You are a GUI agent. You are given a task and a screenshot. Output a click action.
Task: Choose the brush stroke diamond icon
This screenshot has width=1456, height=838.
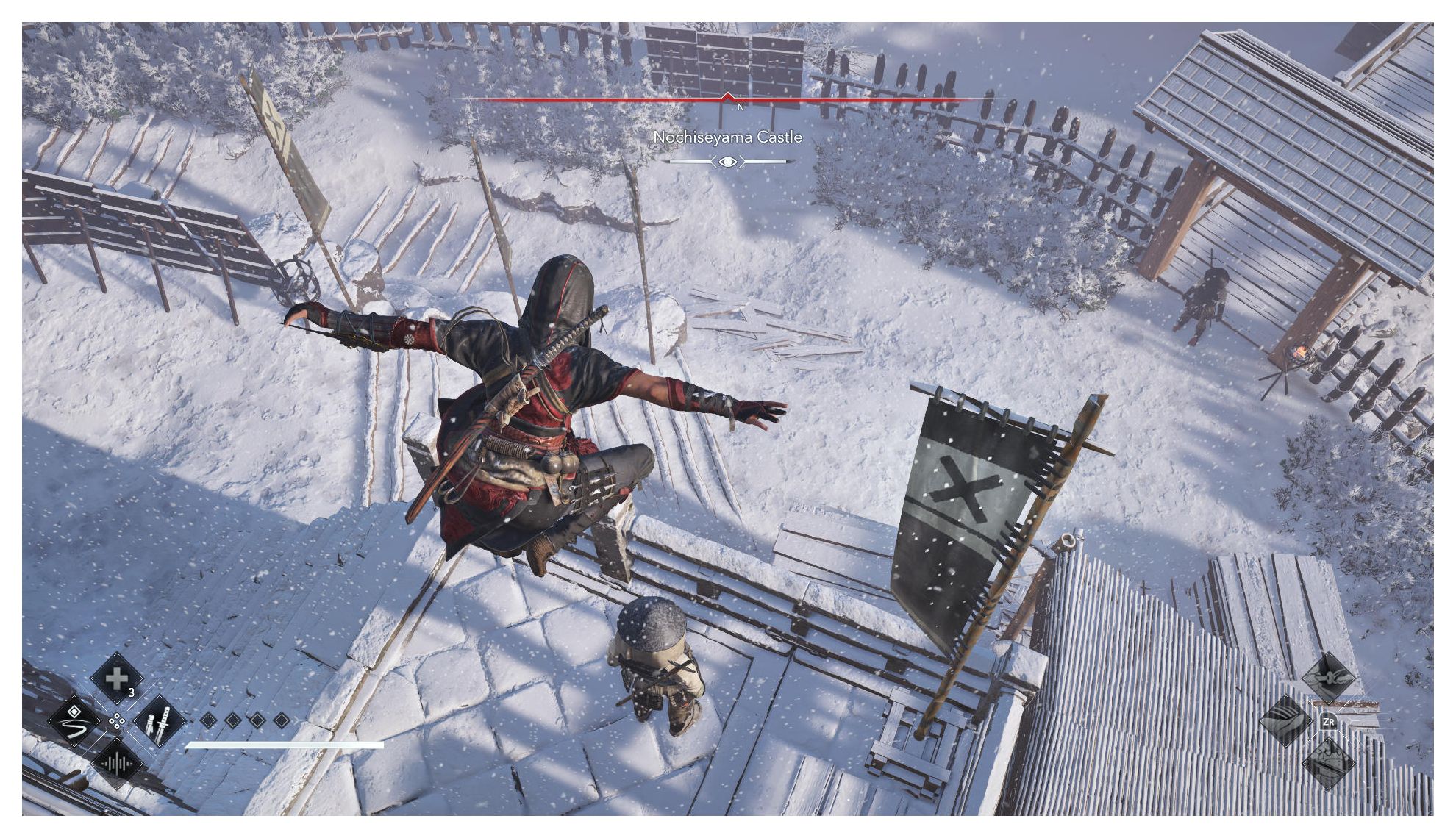pos(74,721)
